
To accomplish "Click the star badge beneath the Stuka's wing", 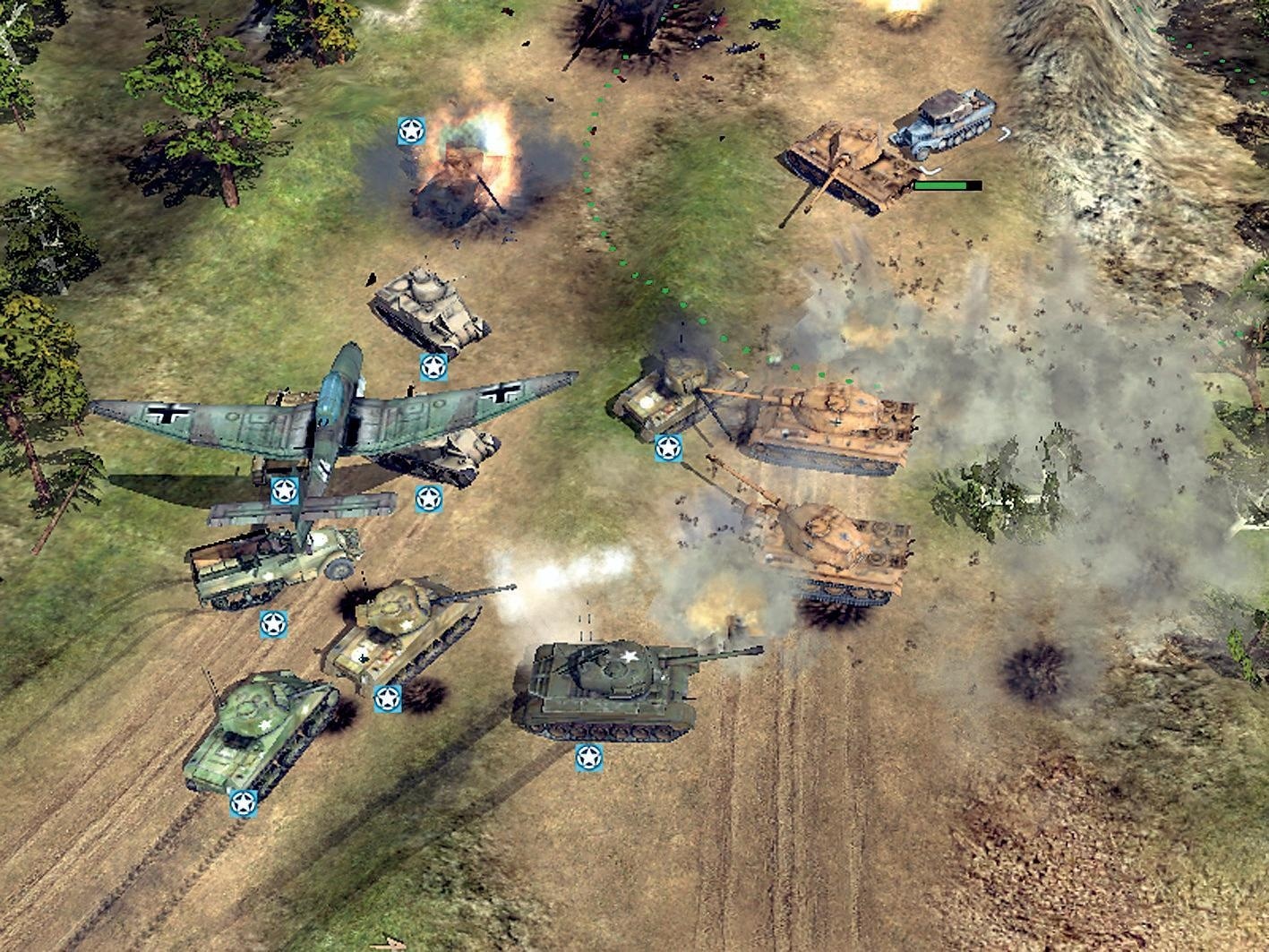I will pyautogui.click(x=283, y=490).
